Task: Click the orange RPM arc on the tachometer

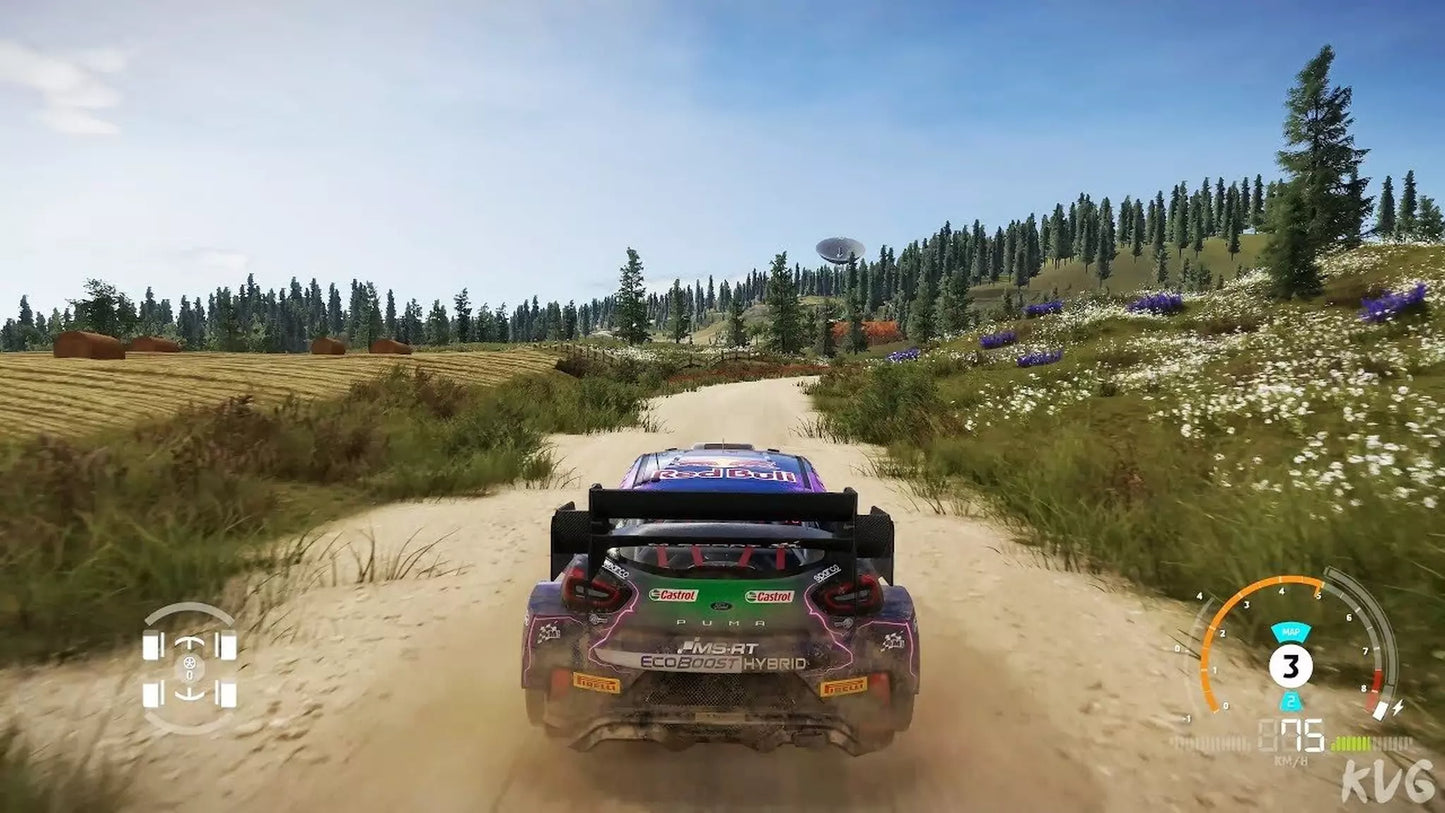Action: tap(1249, 588)
